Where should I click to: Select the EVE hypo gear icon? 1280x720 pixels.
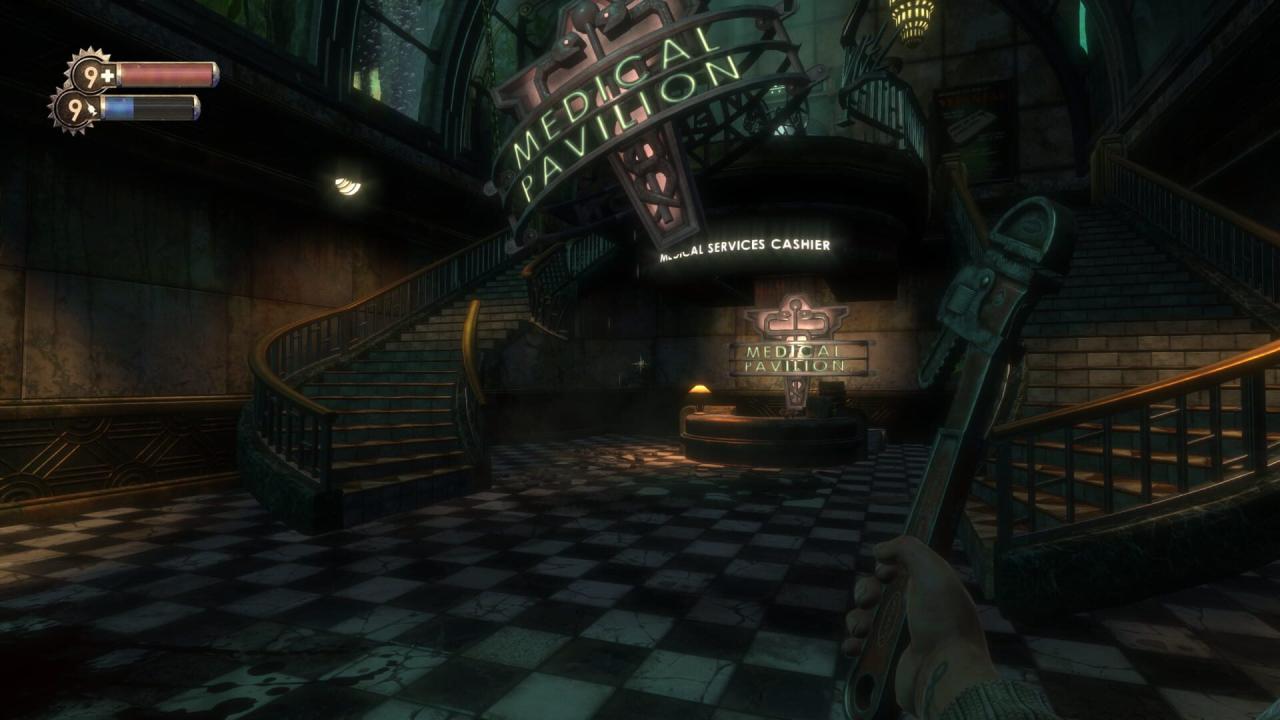click(x=73, y=108)
